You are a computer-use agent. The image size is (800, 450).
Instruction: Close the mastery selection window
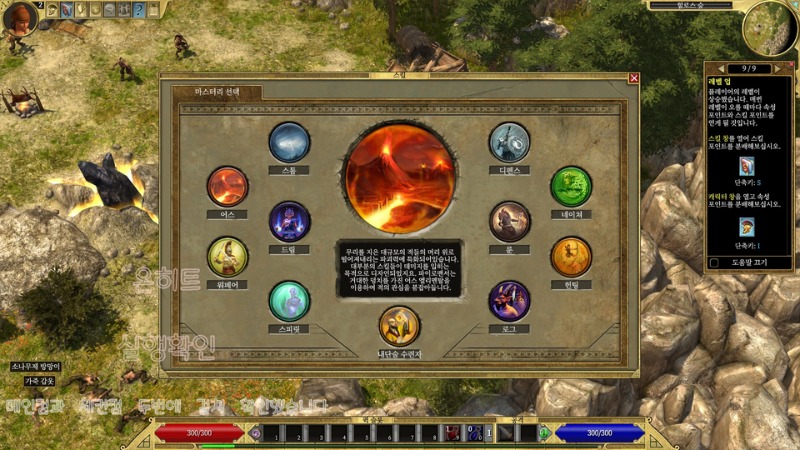(x=633, y=78)
